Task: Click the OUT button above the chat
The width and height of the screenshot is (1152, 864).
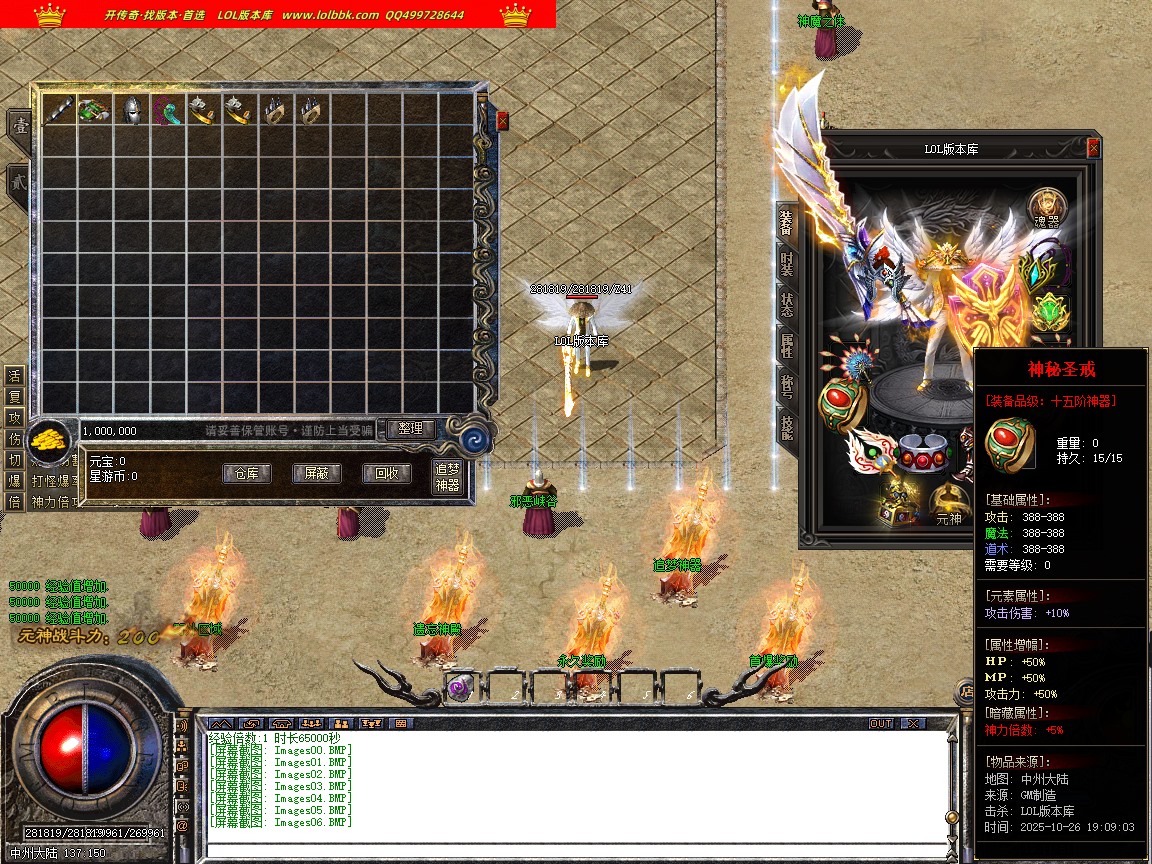Action: pos(881,723)
